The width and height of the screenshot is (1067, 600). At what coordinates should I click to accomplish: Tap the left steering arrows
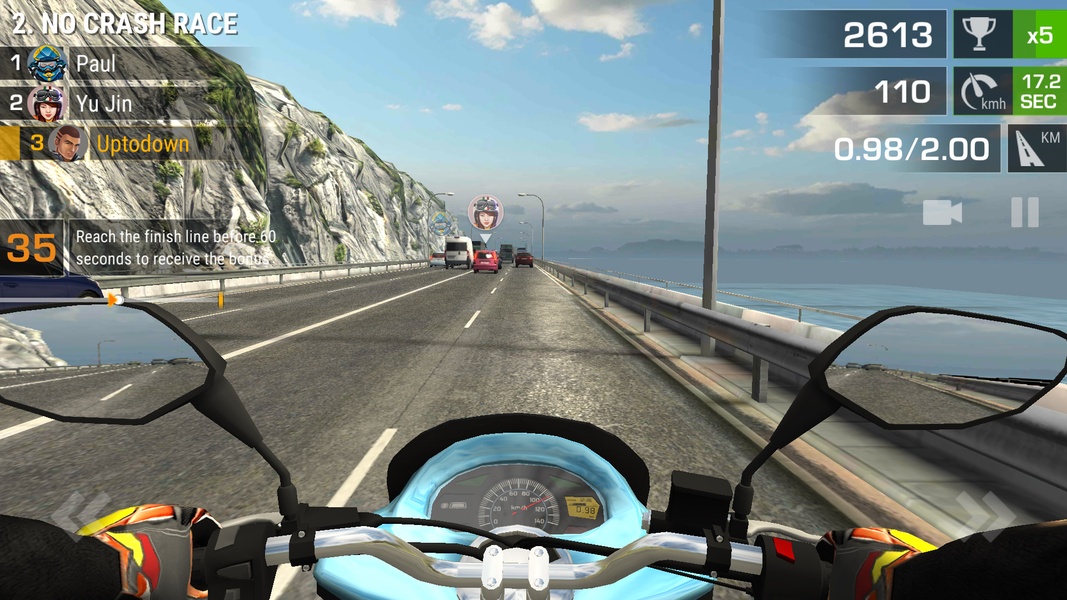(x=75, y=511)
